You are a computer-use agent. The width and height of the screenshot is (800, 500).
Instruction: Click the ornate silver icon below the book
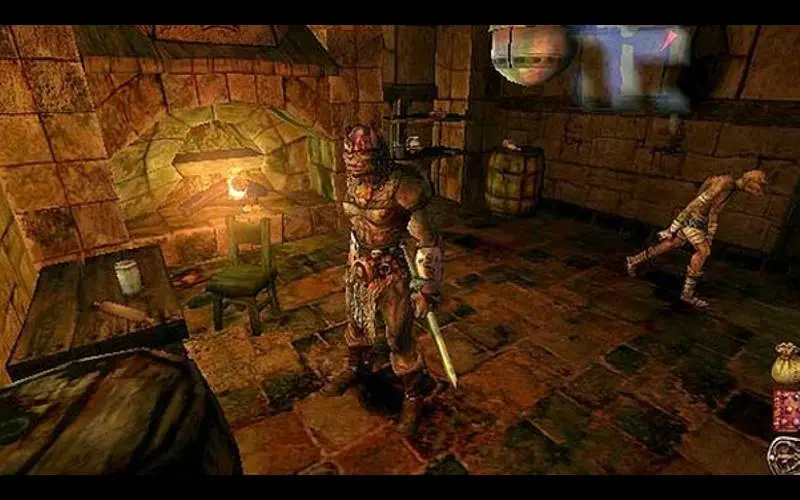click(784, 455)
